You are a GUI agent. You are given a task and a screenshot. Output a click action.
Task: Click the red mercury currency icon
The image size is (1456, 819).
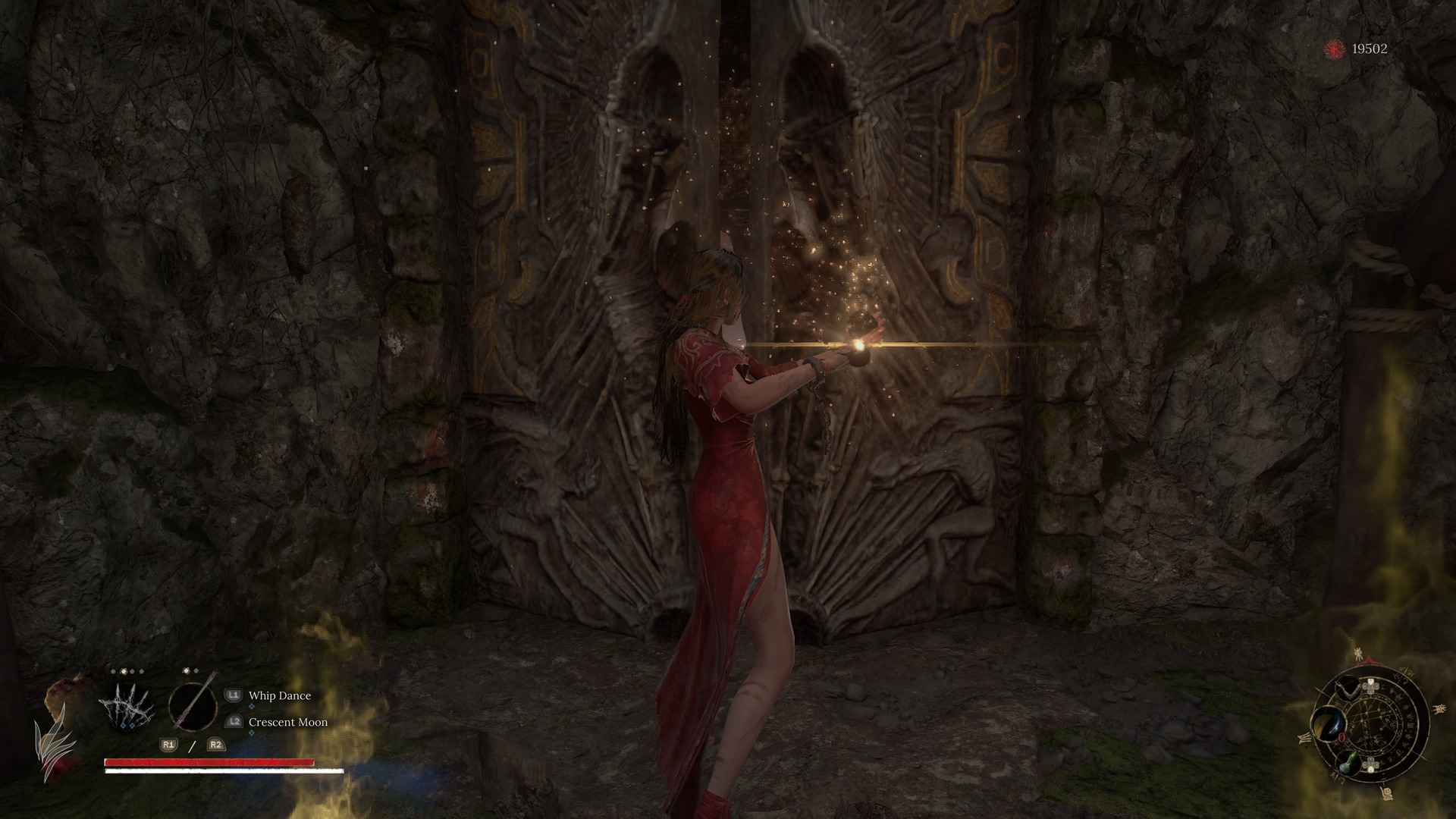click(x=1334, y=49)
